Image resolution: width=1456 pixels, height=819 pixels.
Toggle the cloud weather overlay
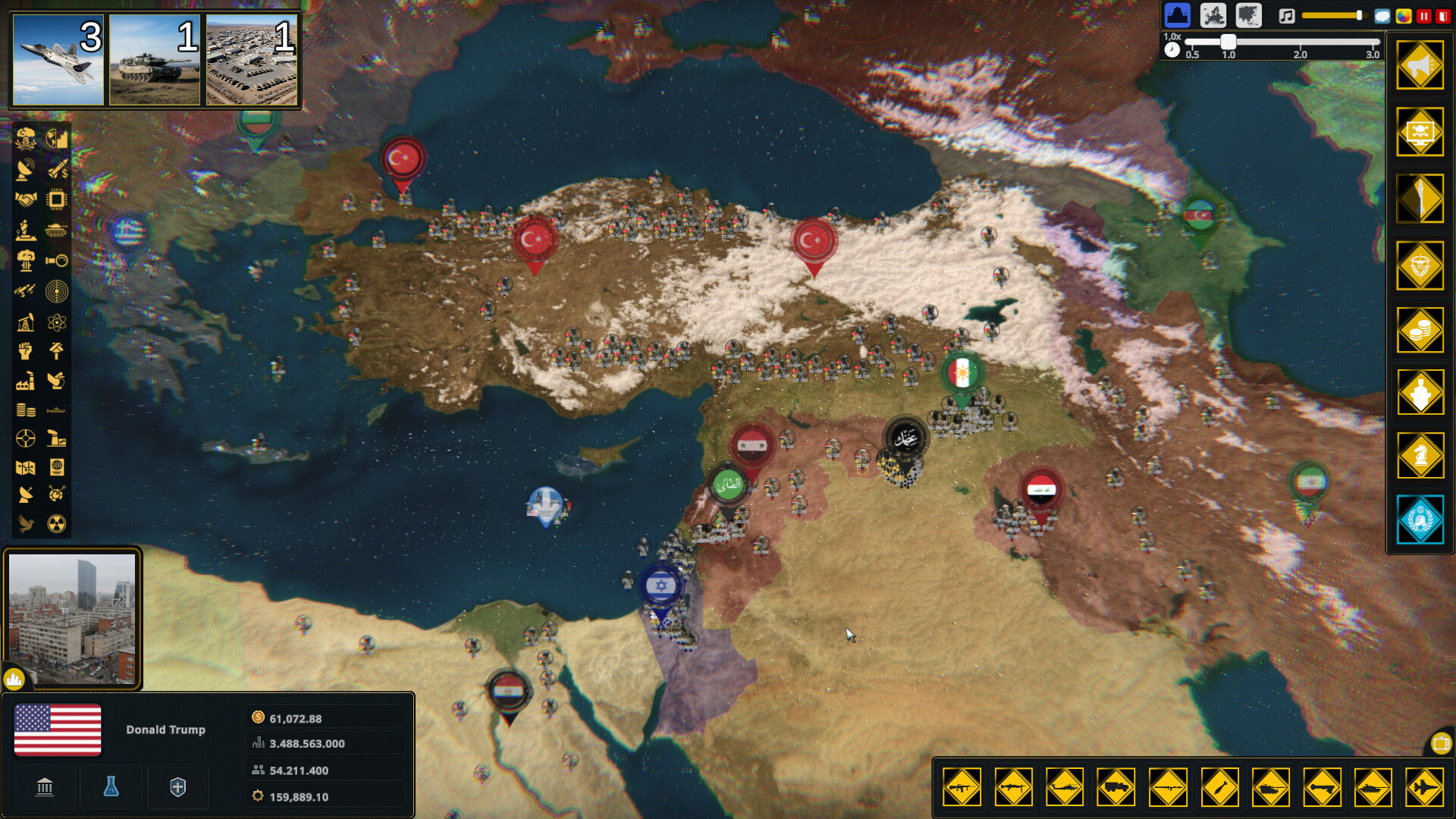[1382, 16]
